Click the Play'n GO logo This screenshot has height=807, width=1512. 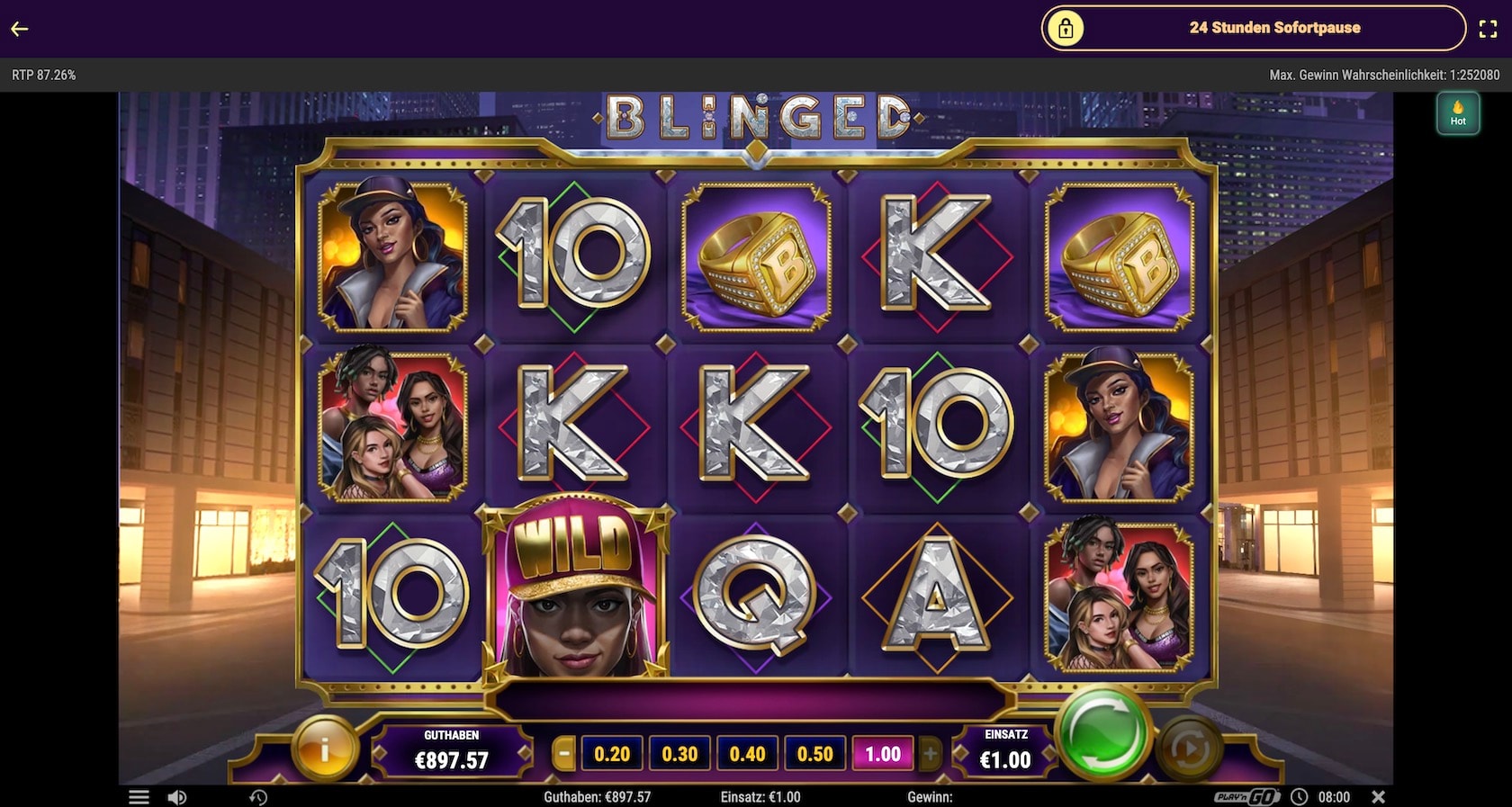[1245, 797]
